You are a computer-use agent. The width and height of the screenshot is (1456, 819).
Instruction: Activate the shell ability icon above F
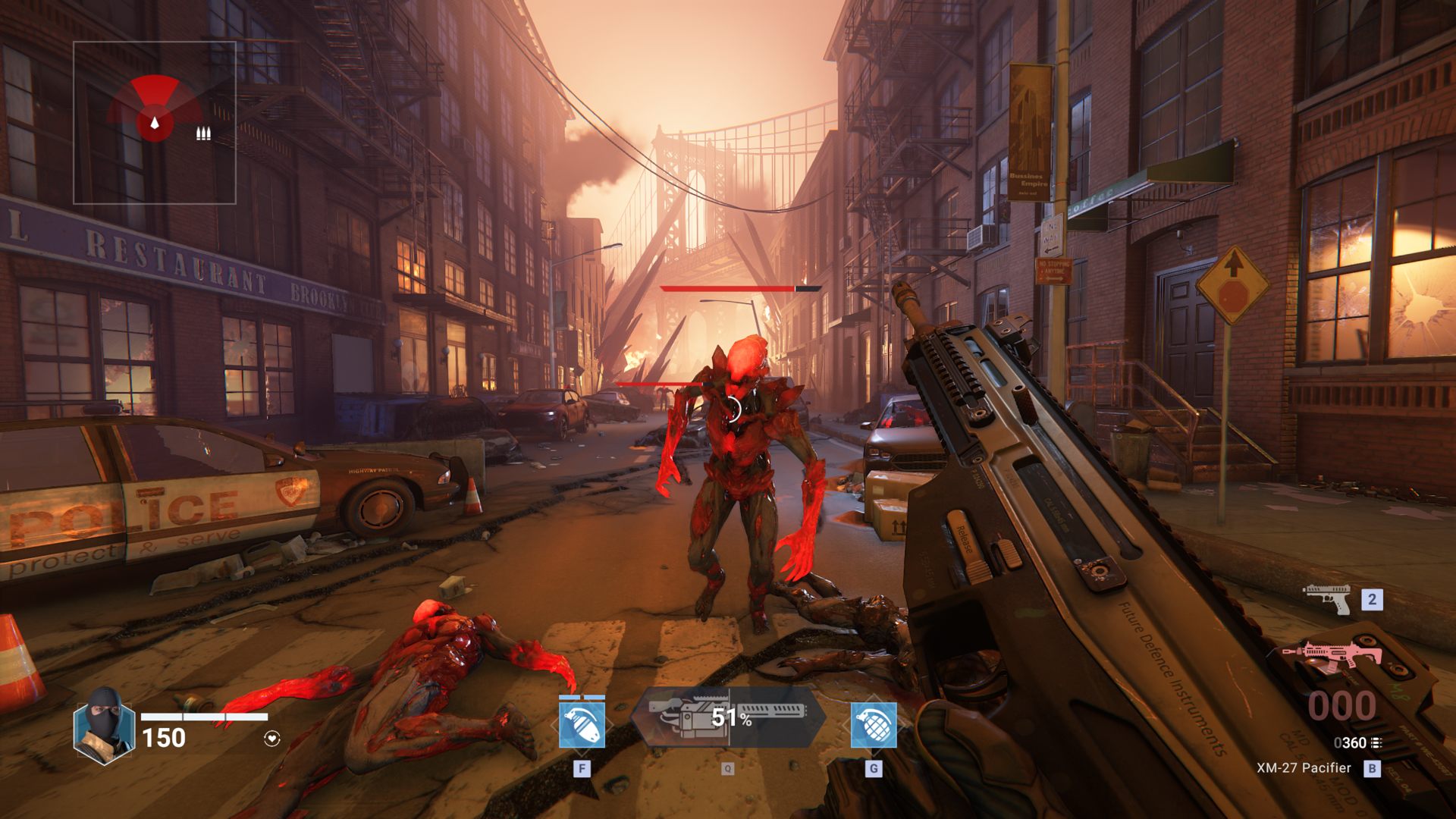coord(582,724)
